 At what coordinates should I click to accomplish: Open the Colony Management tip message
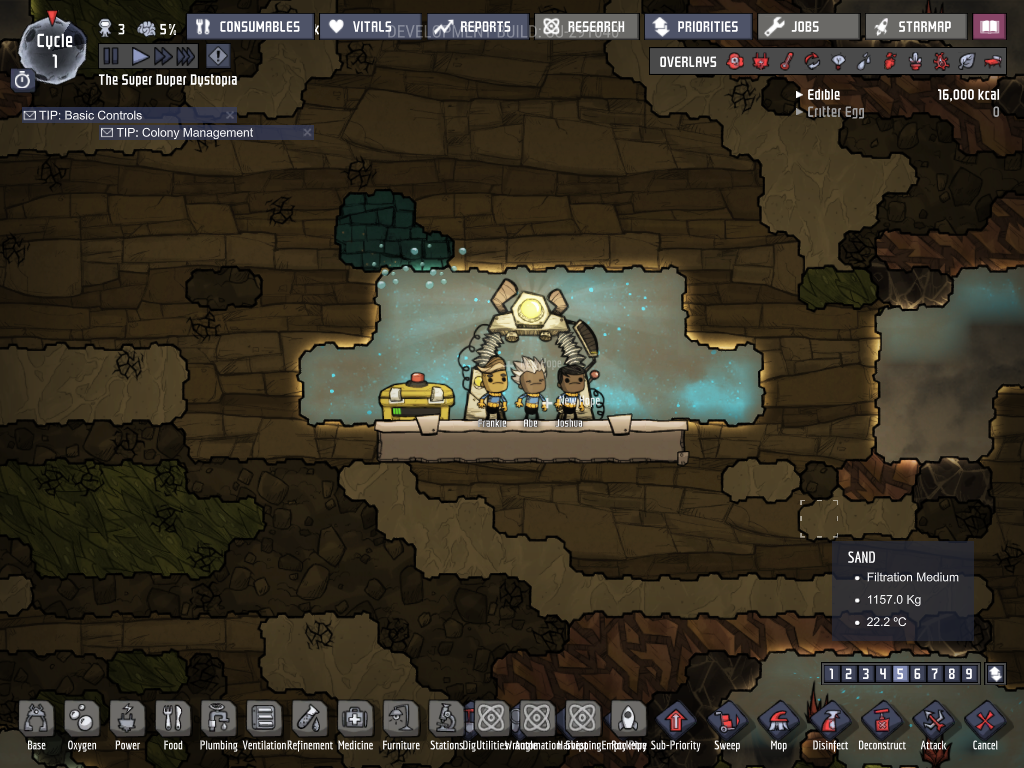coord(185,132)
